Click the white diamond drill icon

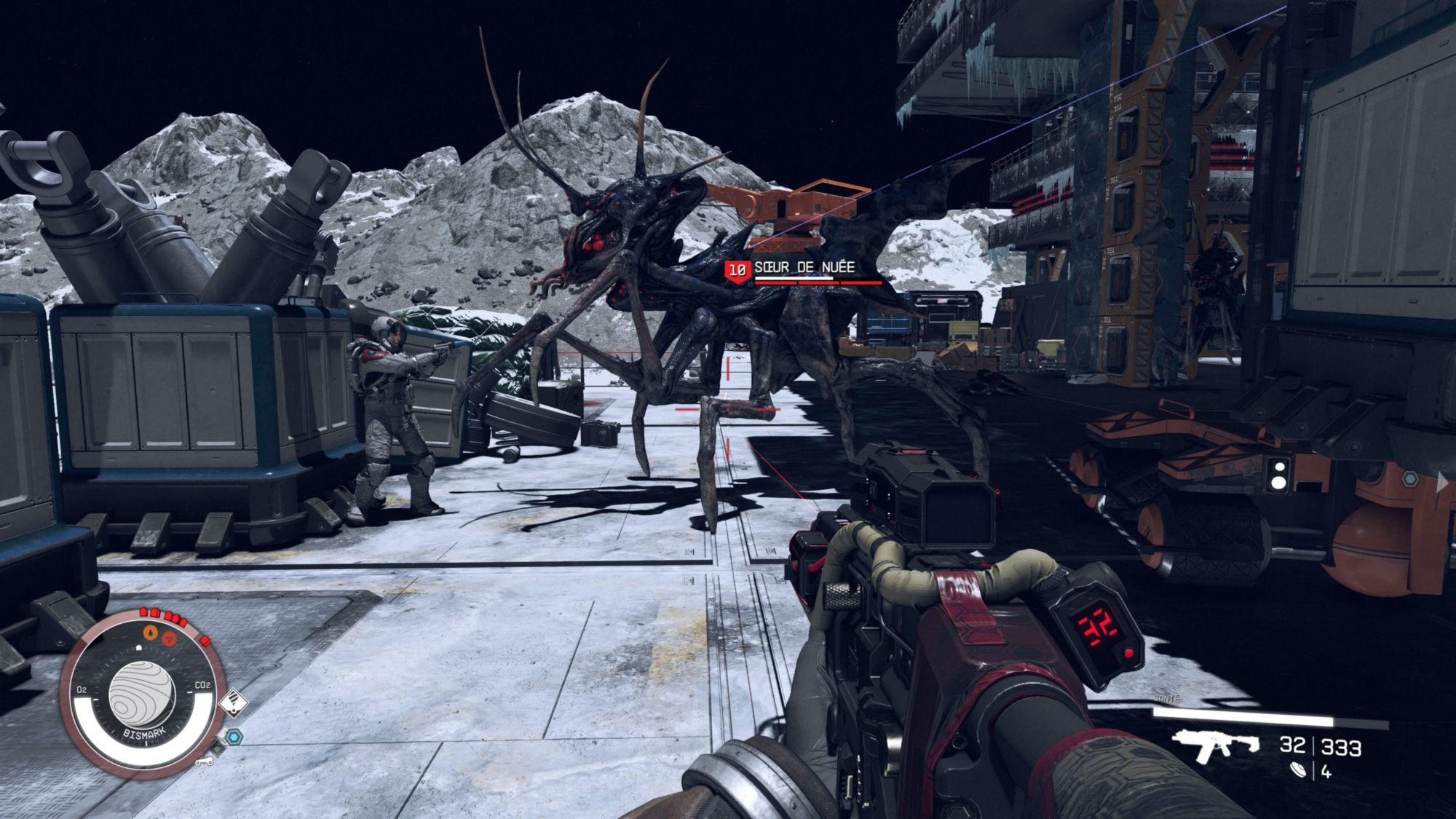pos(233,703)
